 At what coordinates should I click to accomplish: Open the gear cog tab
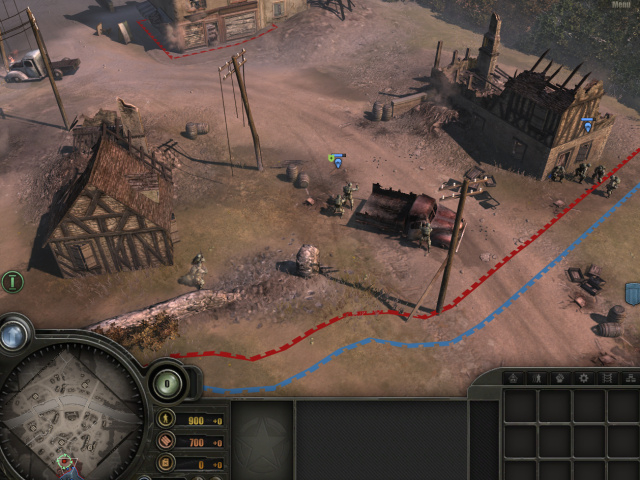(585, 378)
